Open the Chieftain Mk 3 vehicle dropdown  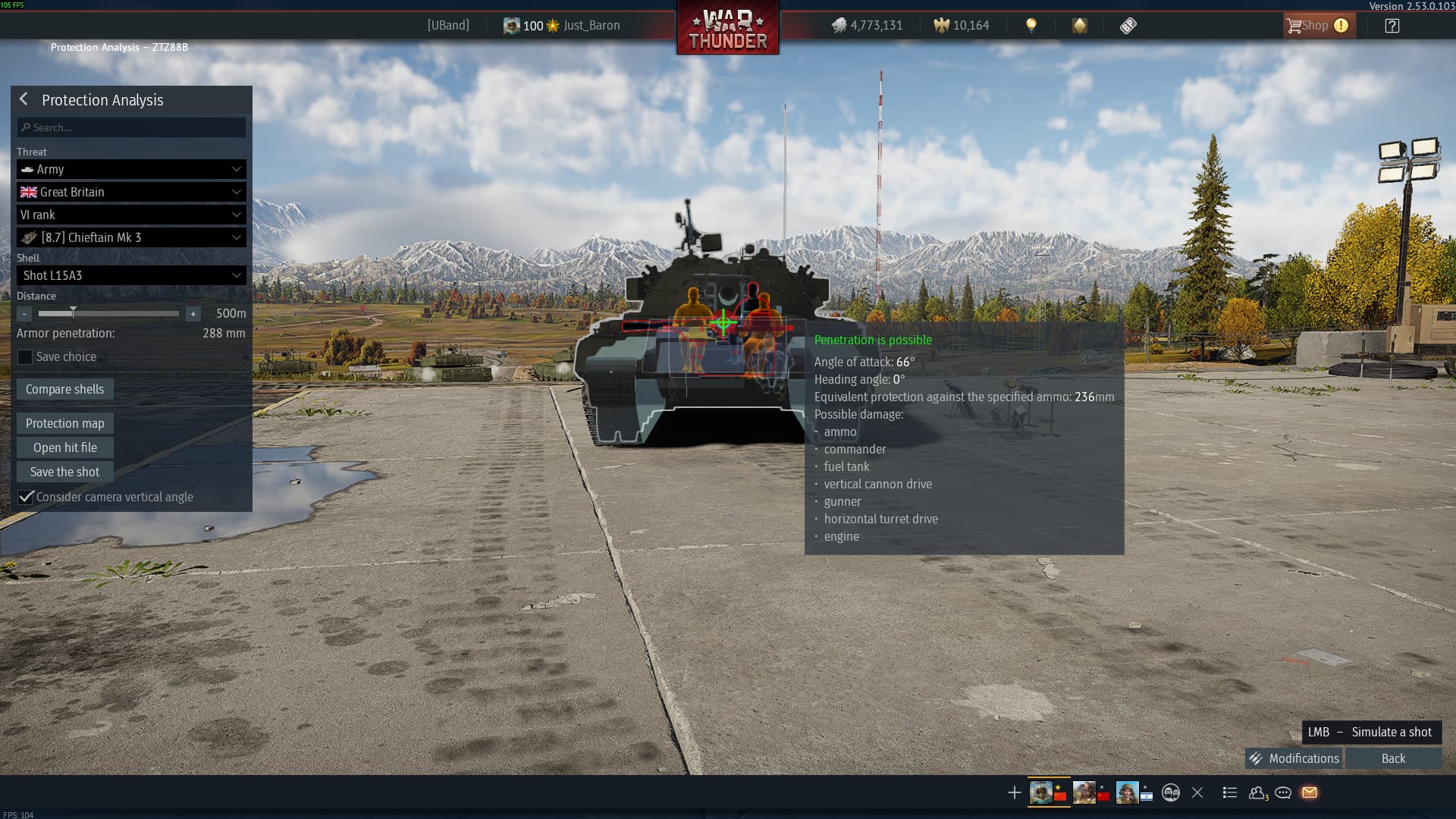[x=131, y=237]
